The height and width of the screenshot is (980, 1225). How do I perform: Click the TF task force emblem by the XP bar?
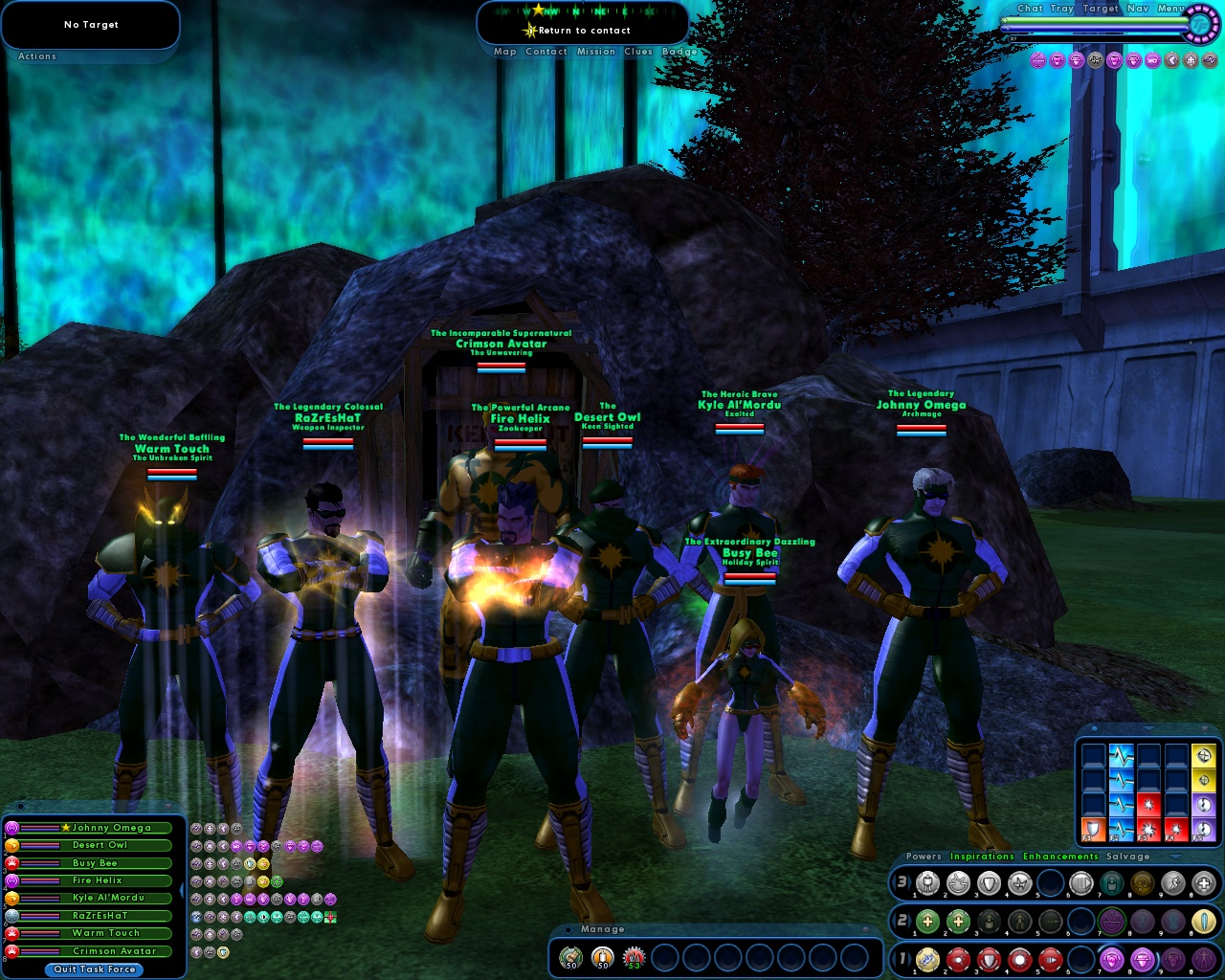(1201, 27)
